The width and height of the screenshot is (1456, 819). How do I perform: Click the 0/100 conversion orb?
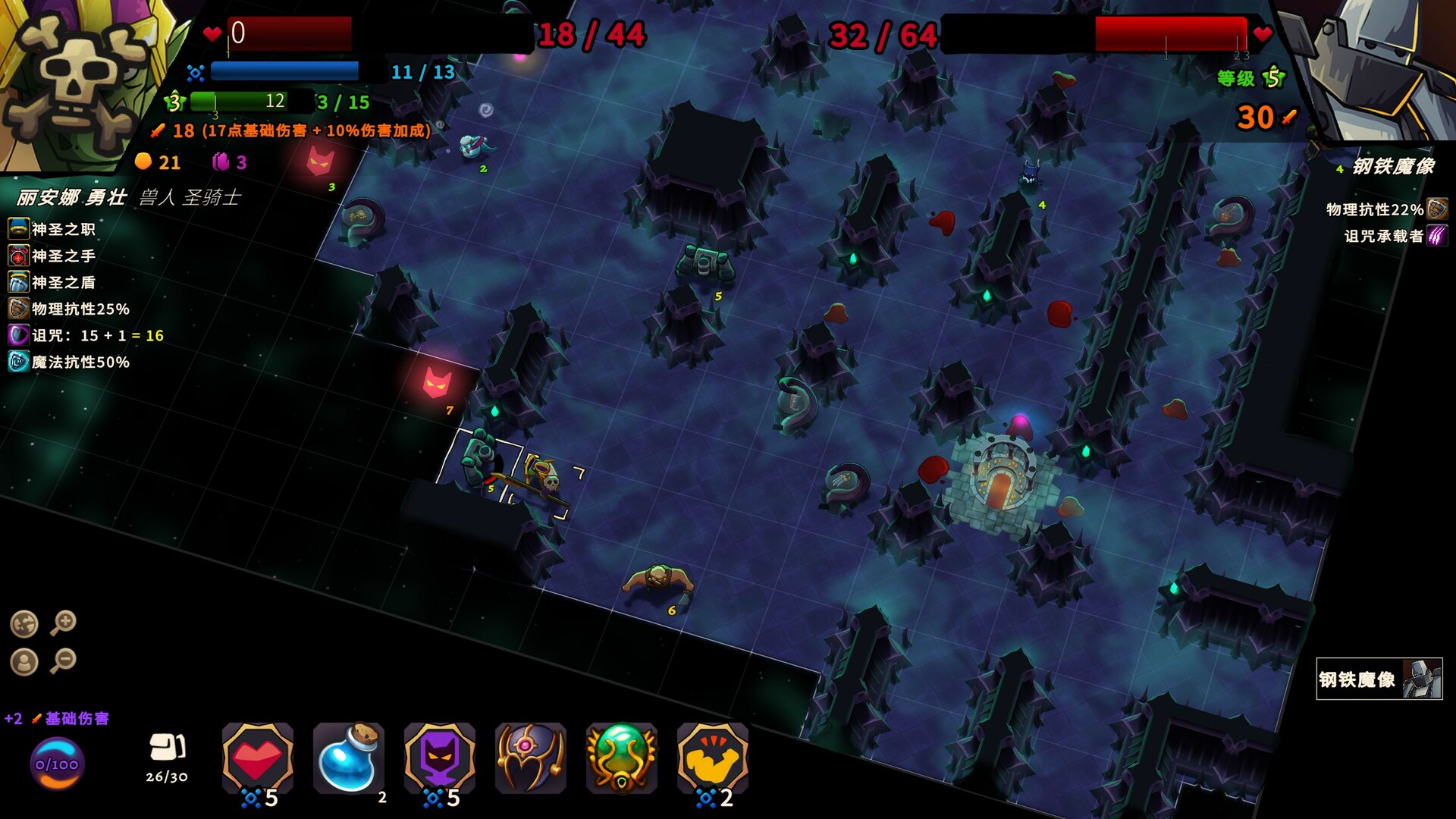[x=57, y=764]
